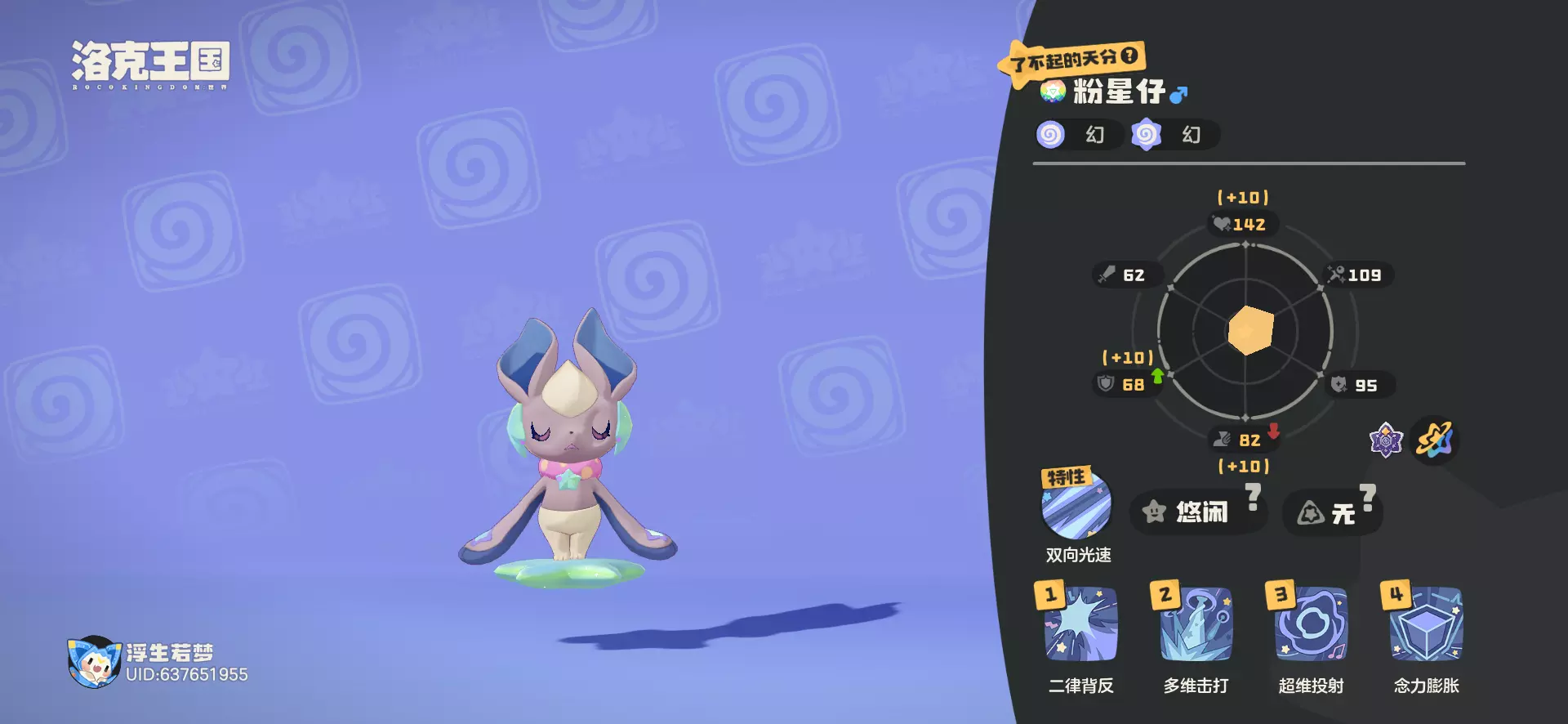Show the 悠闲 nature details

[x=1197, y=512]
